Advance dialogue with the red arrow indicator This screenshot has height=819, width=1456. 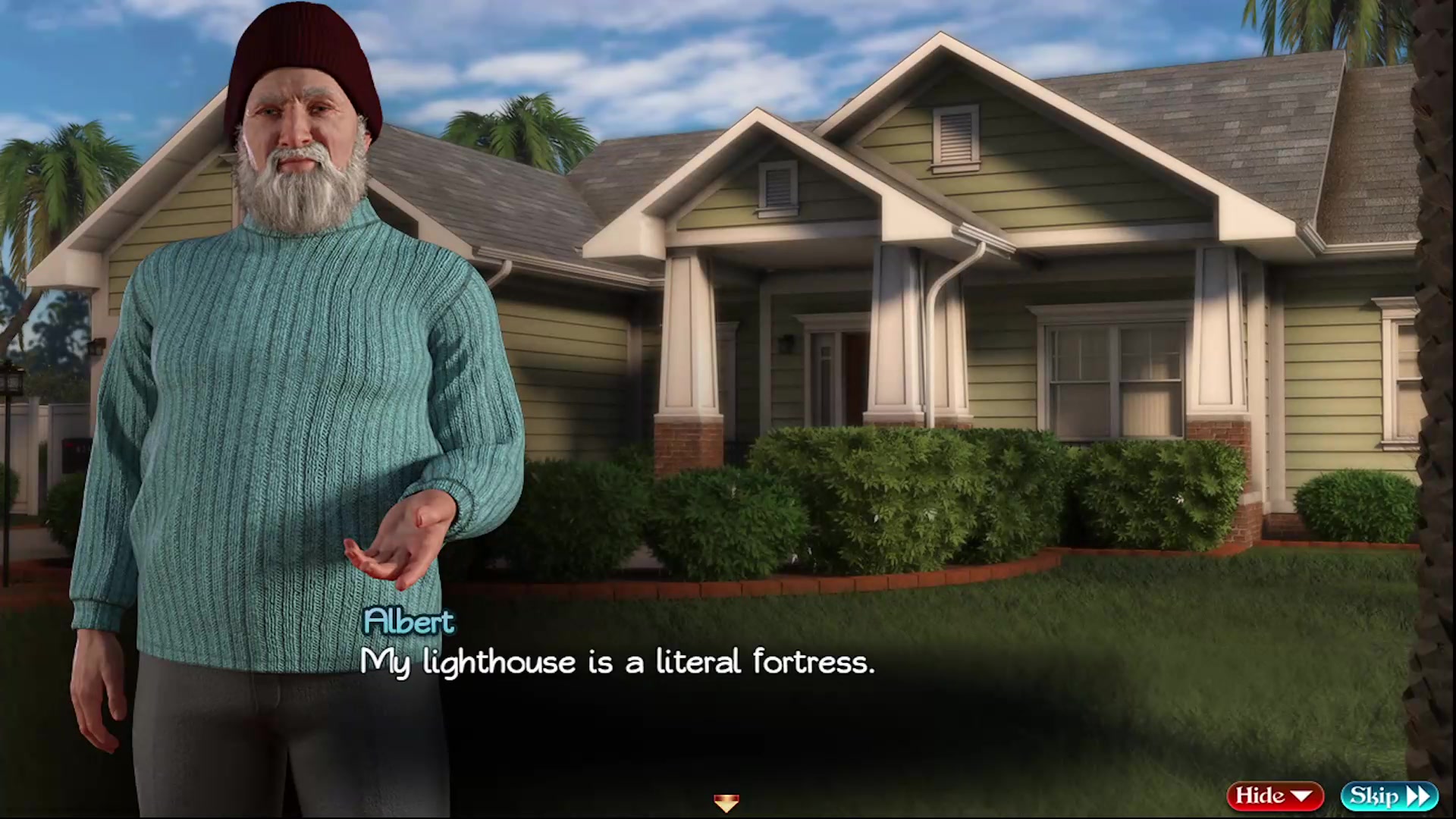726,802
